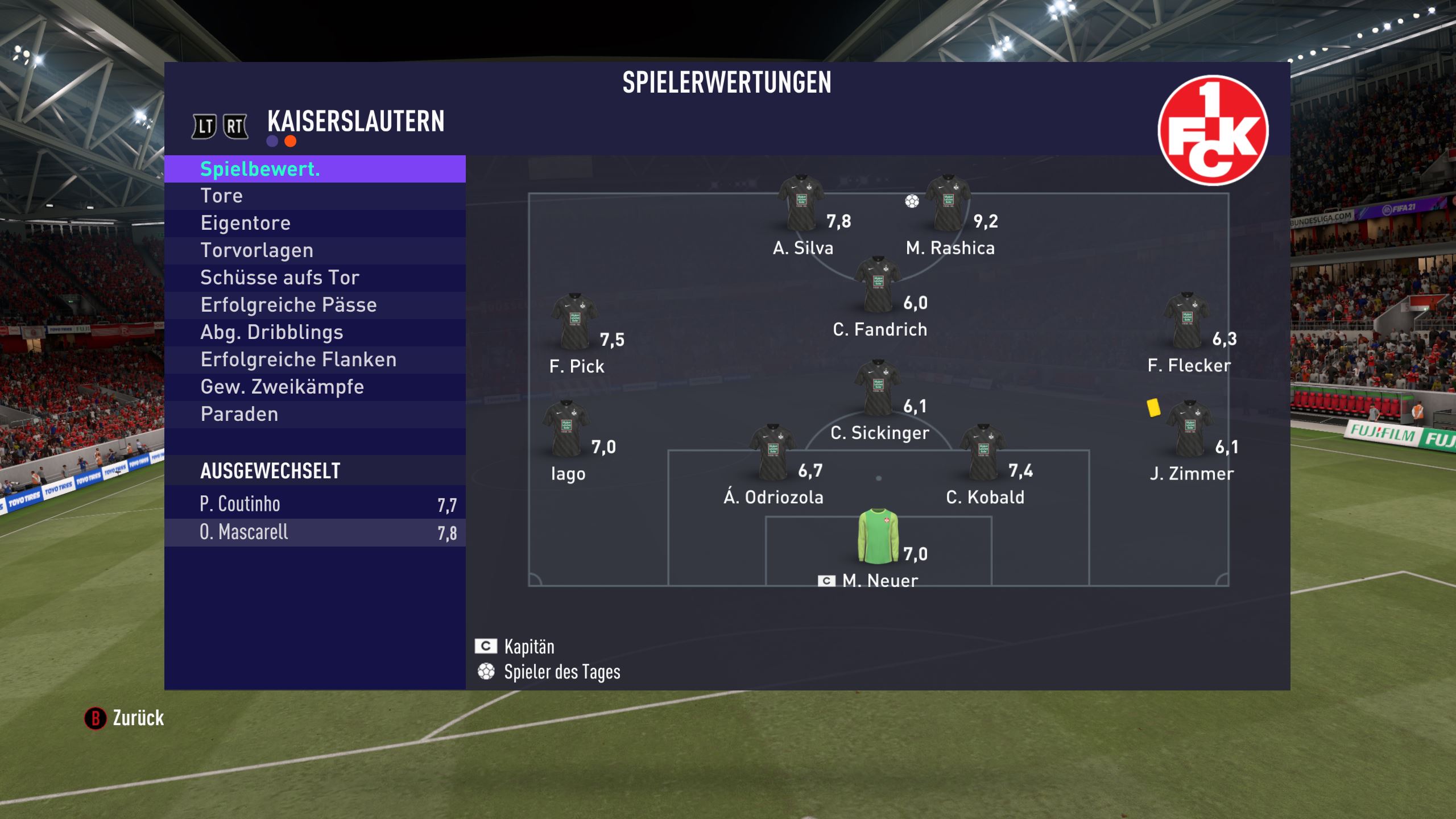This screenshot has height=819, width=1456.
Task: Choose C. Fandrich on the formation
Action: (x=878, y=285)
